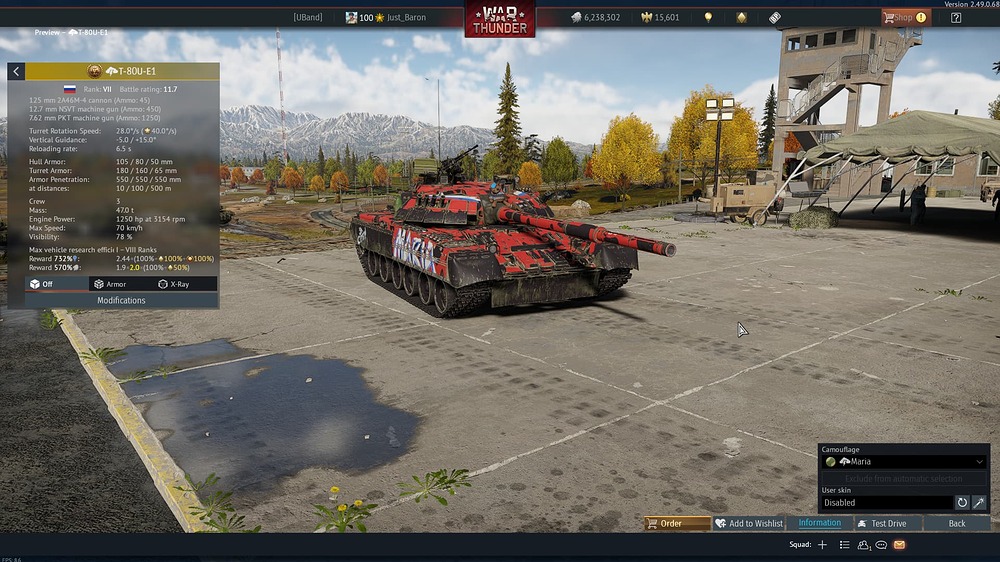Order the T-80U-E1 tank
The width and height of the screenshot is (1000, 562).
click(678, 523)
